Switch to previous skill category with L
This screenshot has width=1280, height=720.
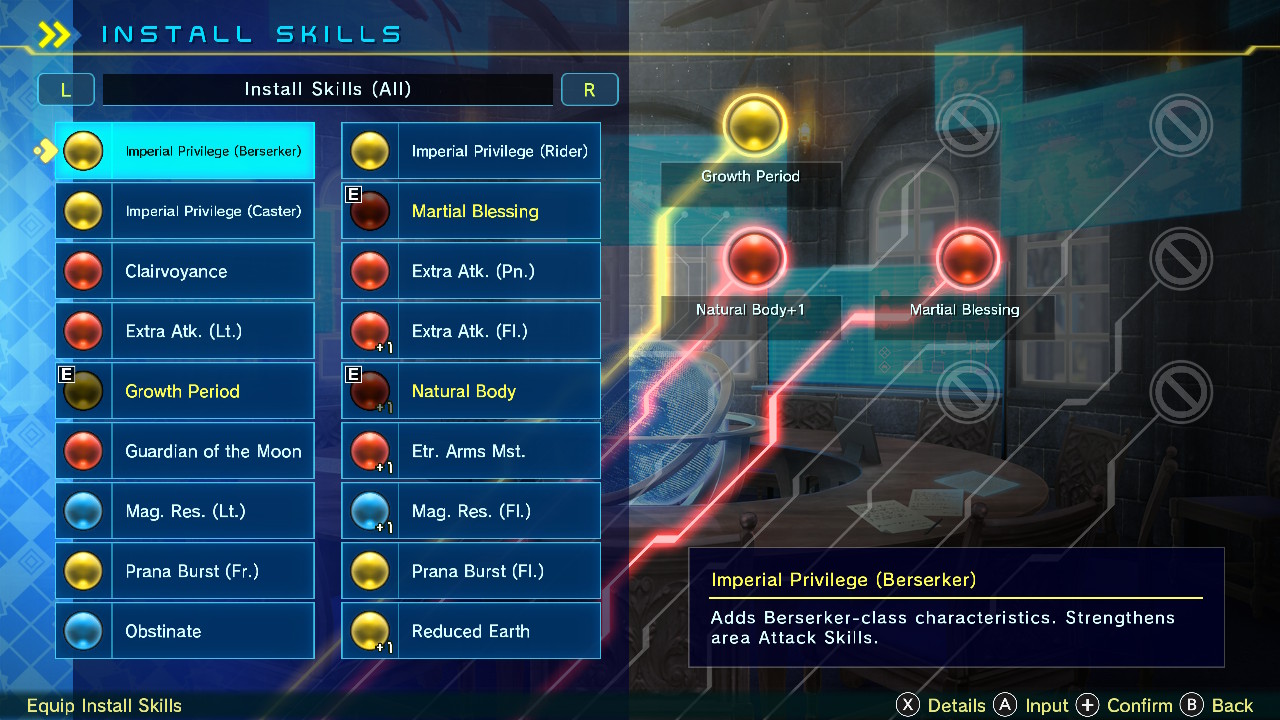pos(66,89)
